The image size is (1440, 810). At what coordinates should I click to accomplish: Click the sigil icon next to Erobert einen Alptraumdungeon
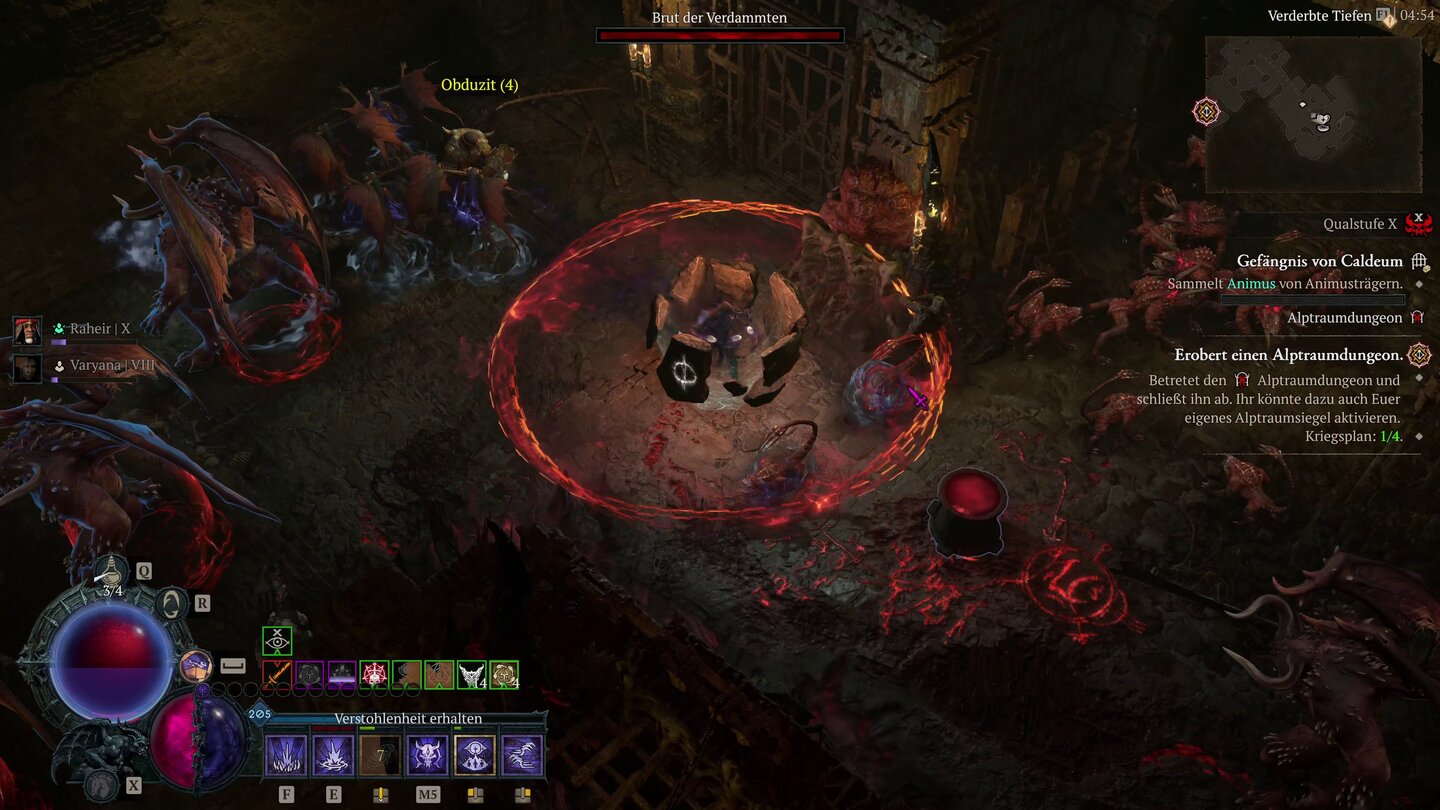point(1419,354)
